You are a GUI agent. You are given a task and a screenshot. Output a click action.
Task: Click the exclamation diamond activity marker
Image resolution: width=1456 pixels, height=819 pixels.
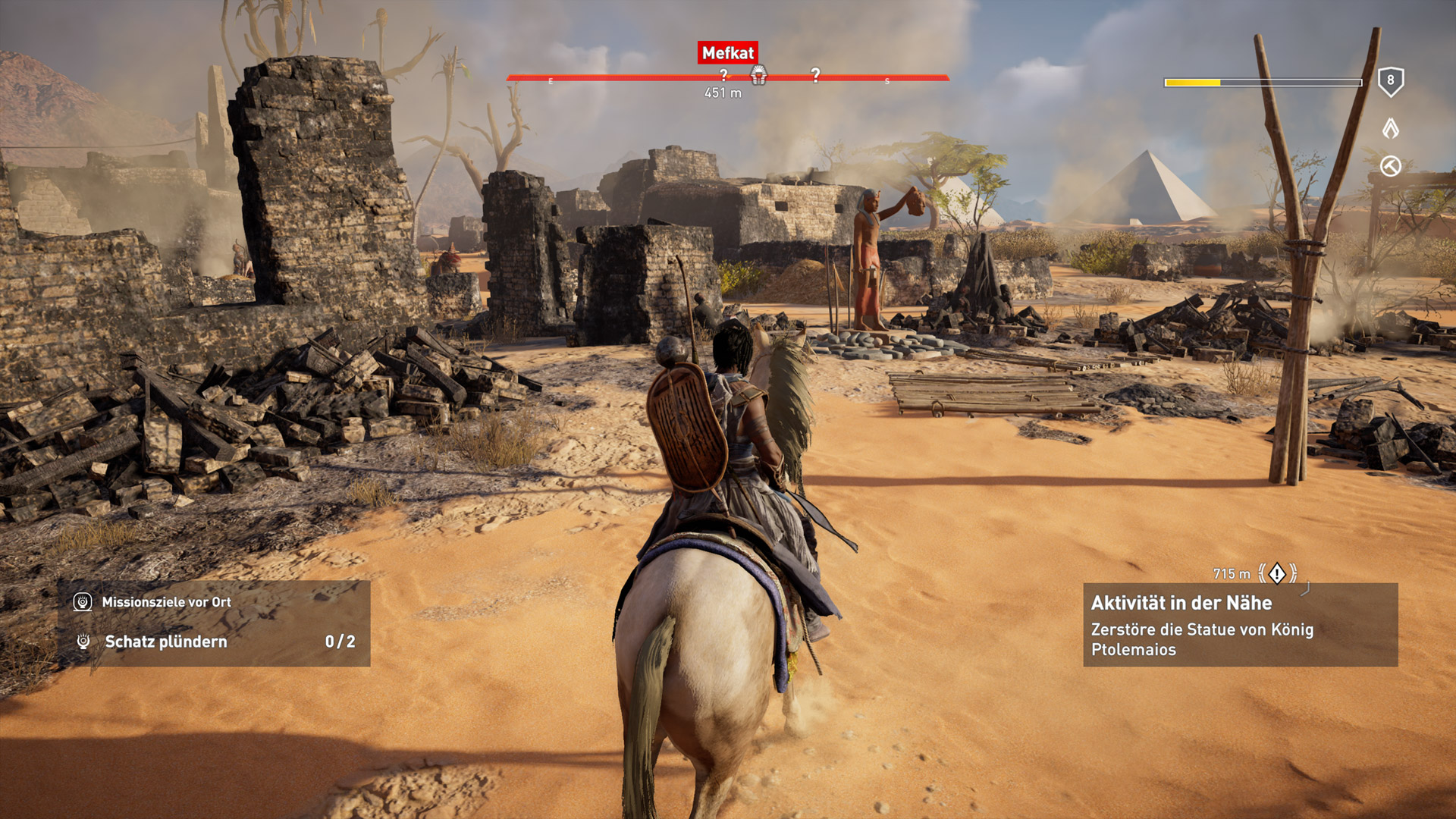pyautogui.click(x=1278, y=573)
